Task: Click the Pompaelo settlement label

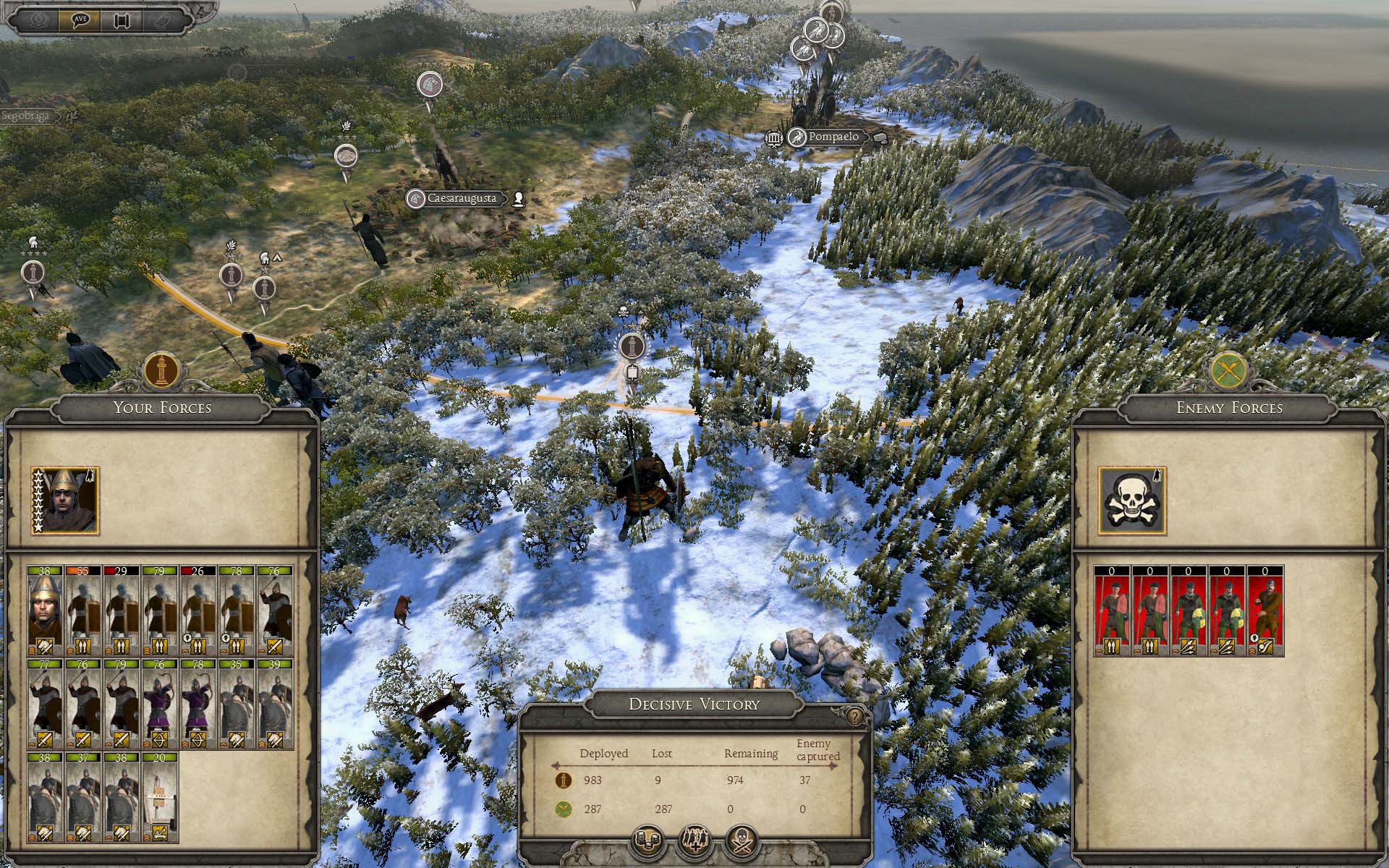Action: 833,137
